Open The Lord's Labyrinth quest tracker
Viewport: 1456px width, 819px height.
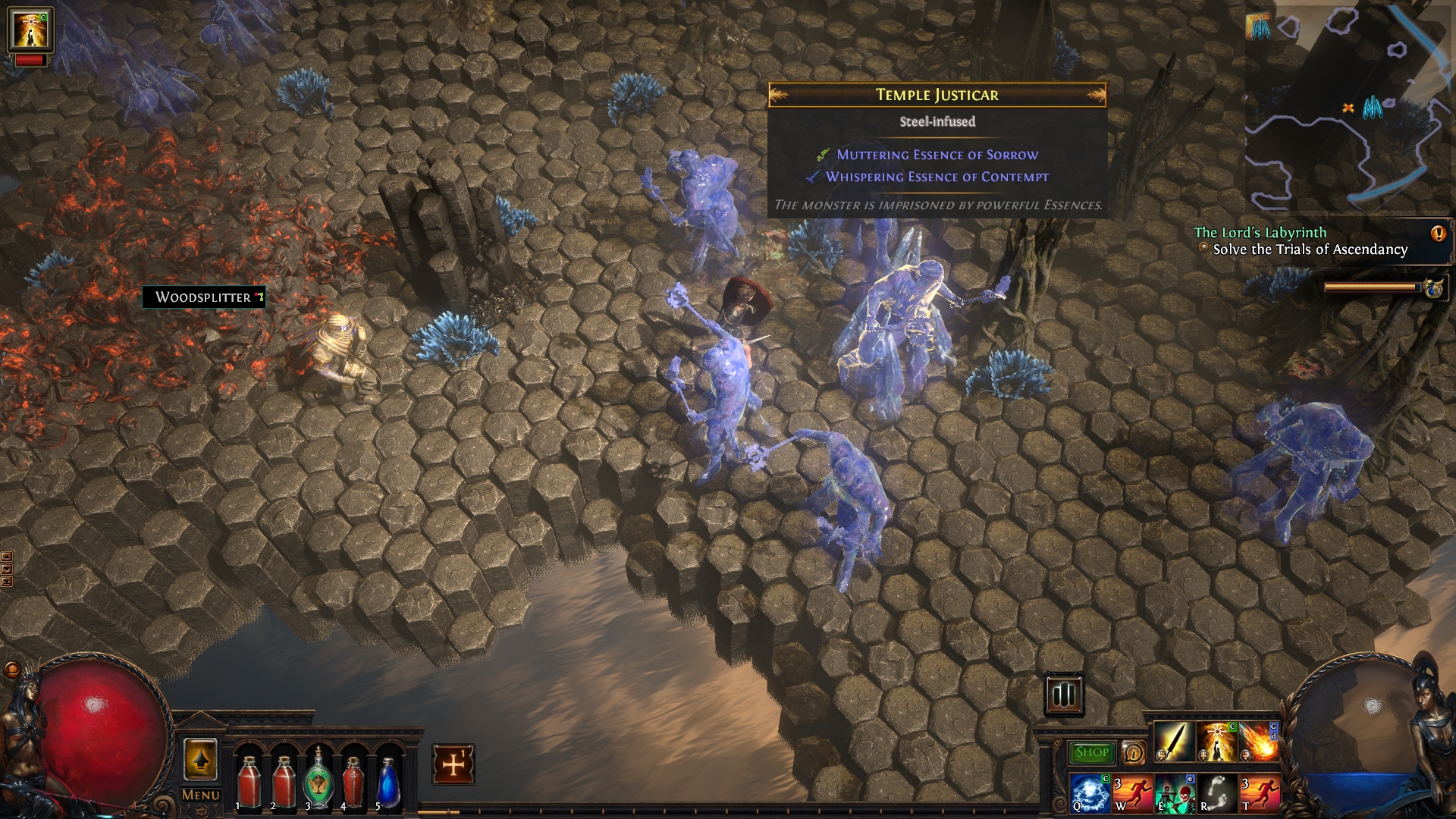pyautogui.click(x=1301, y=241)
